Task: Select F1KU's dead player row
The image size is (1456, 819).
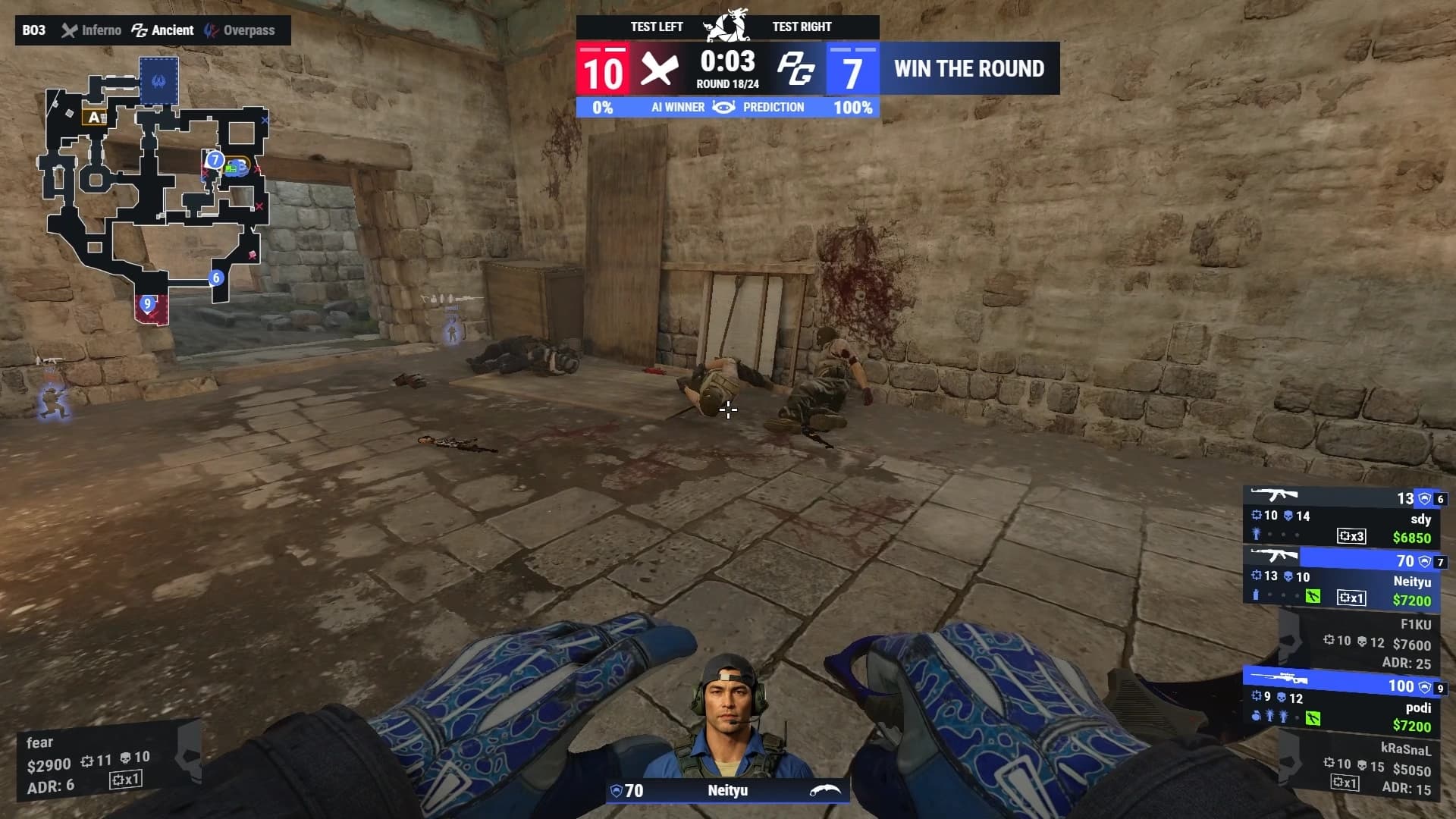Action: tap(1357, 643)
